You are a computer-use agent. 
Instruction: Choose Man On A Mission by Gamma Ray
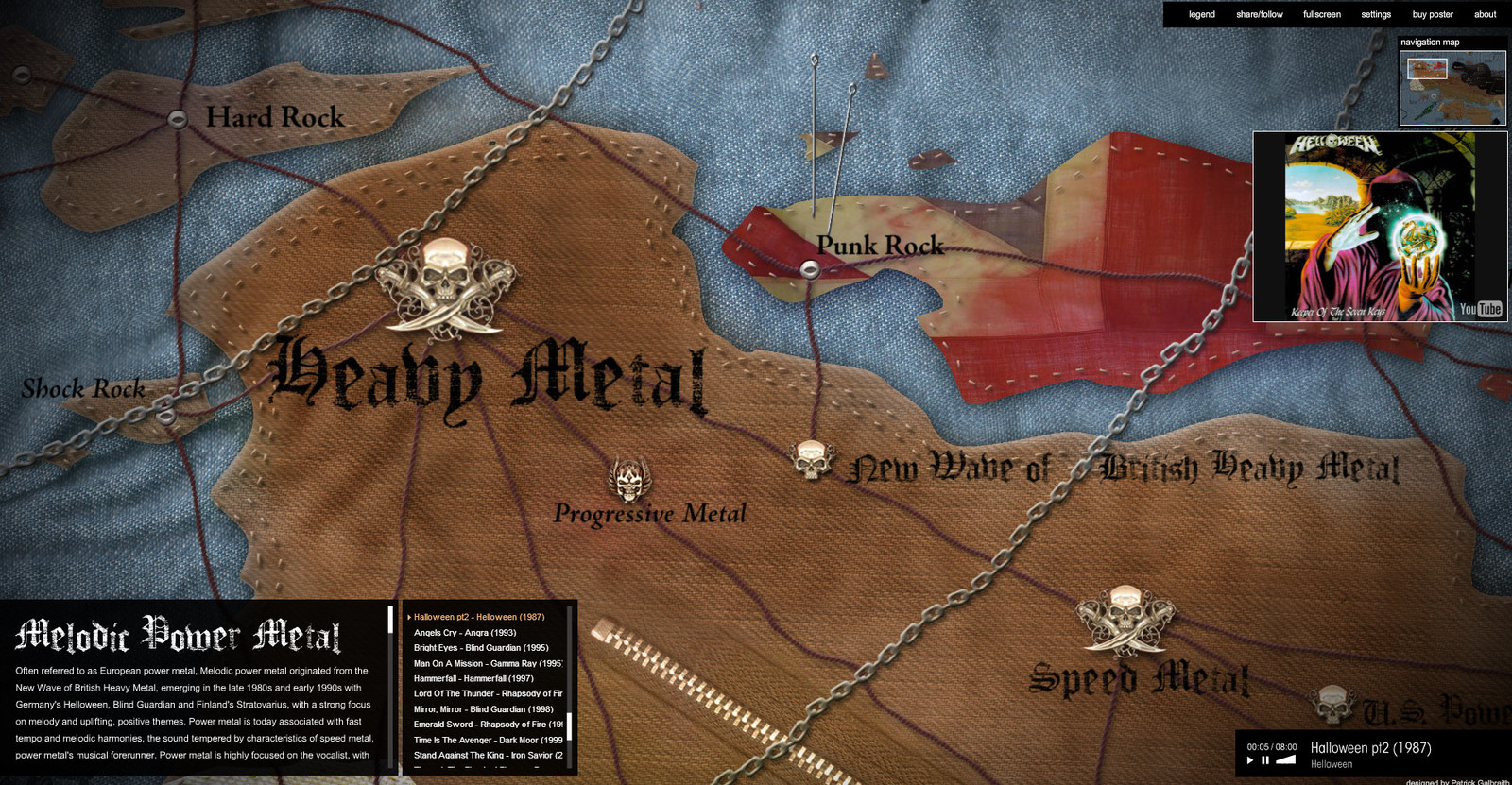487,663
